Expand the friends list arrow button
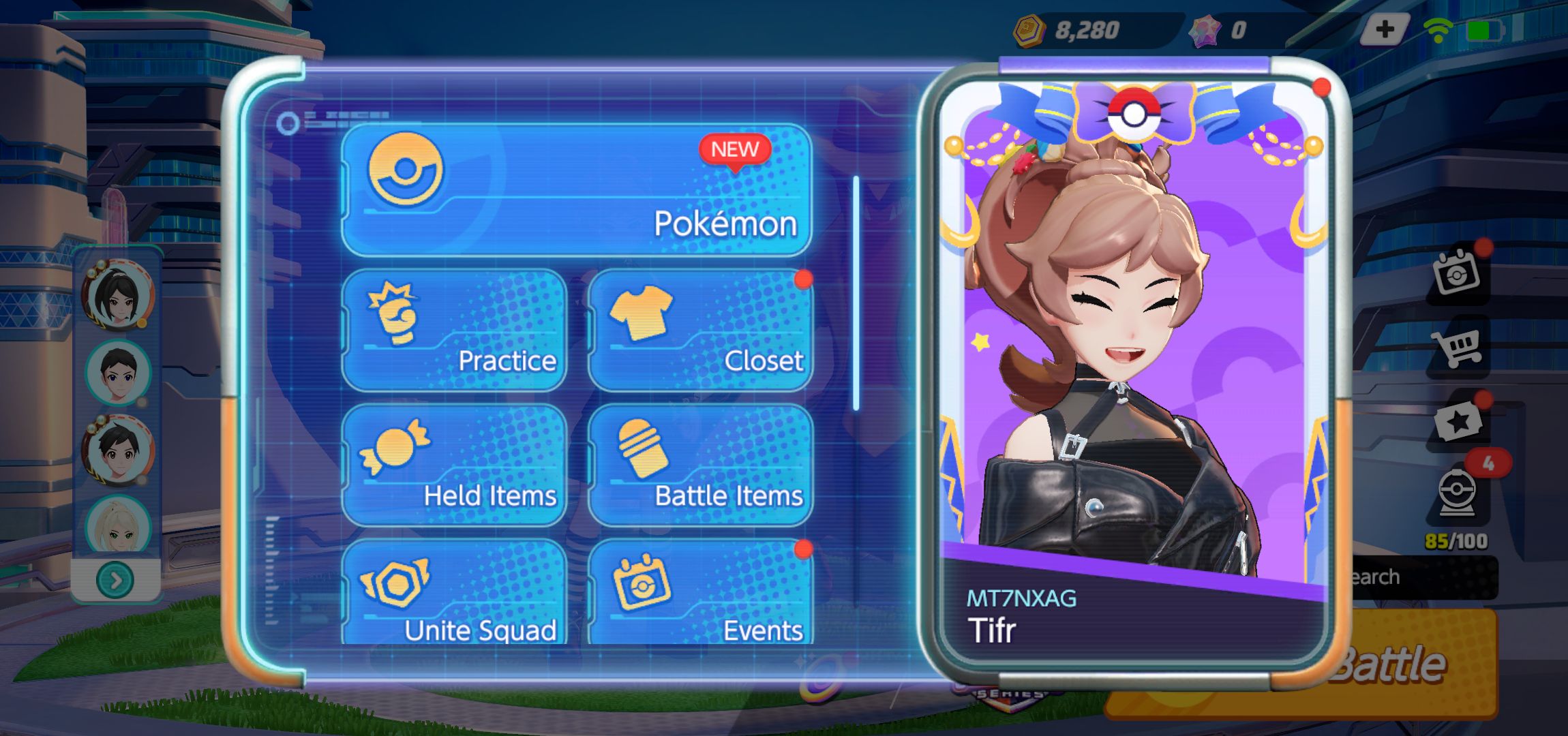 (x=116, y=581)
